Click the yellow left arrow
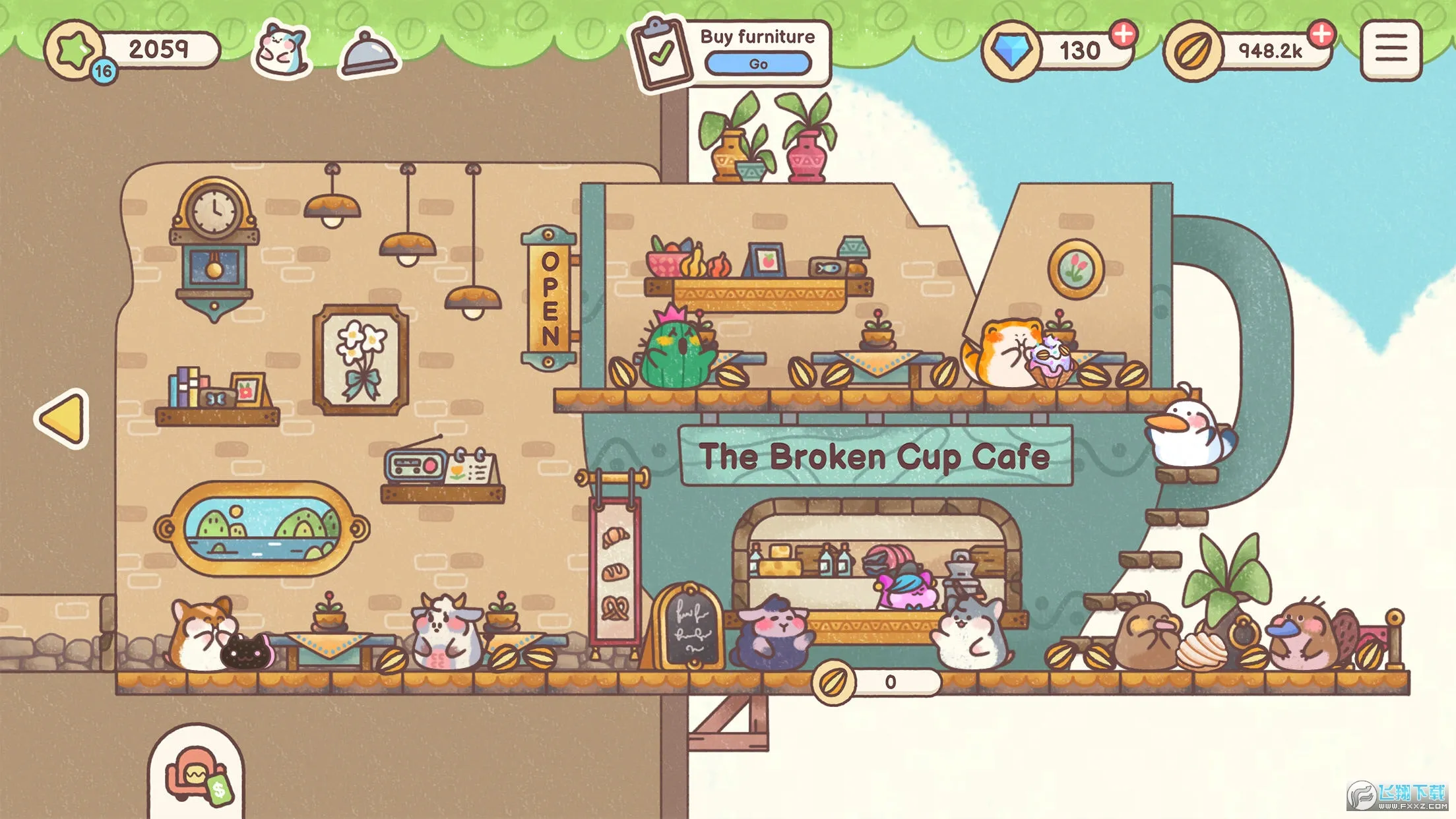 pos(63,418)
